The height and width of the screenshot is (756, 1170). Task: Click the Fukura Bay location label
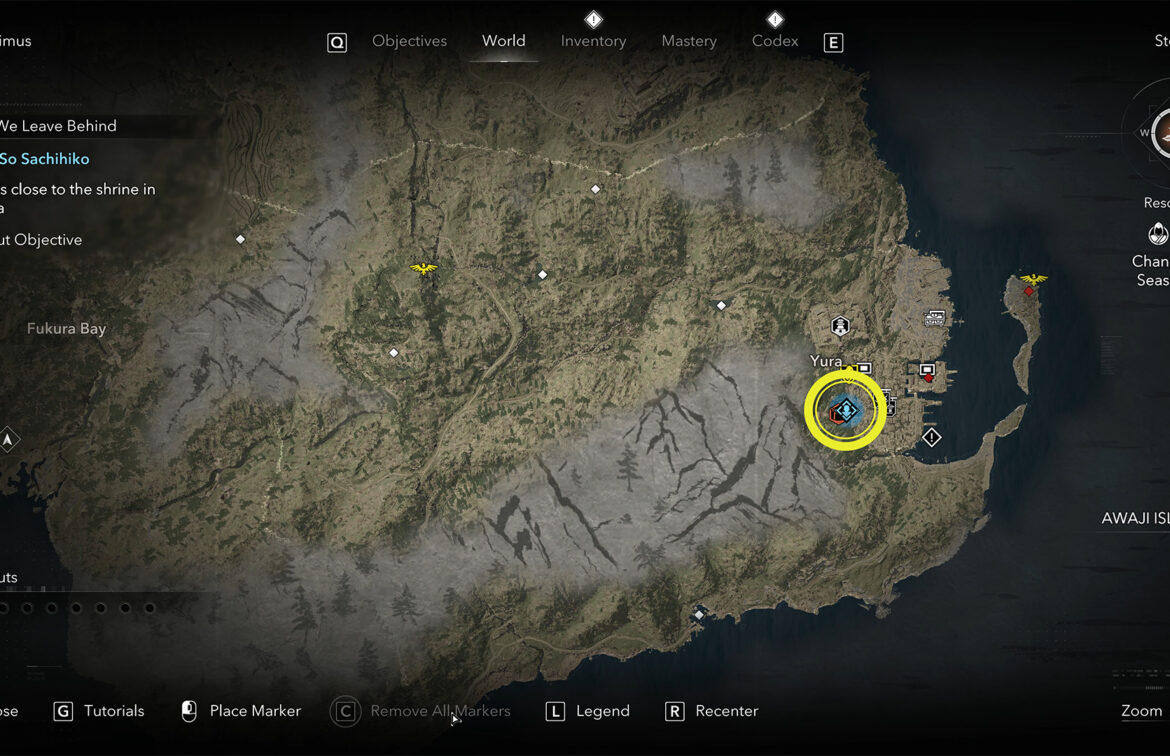[x=66, y=329]
